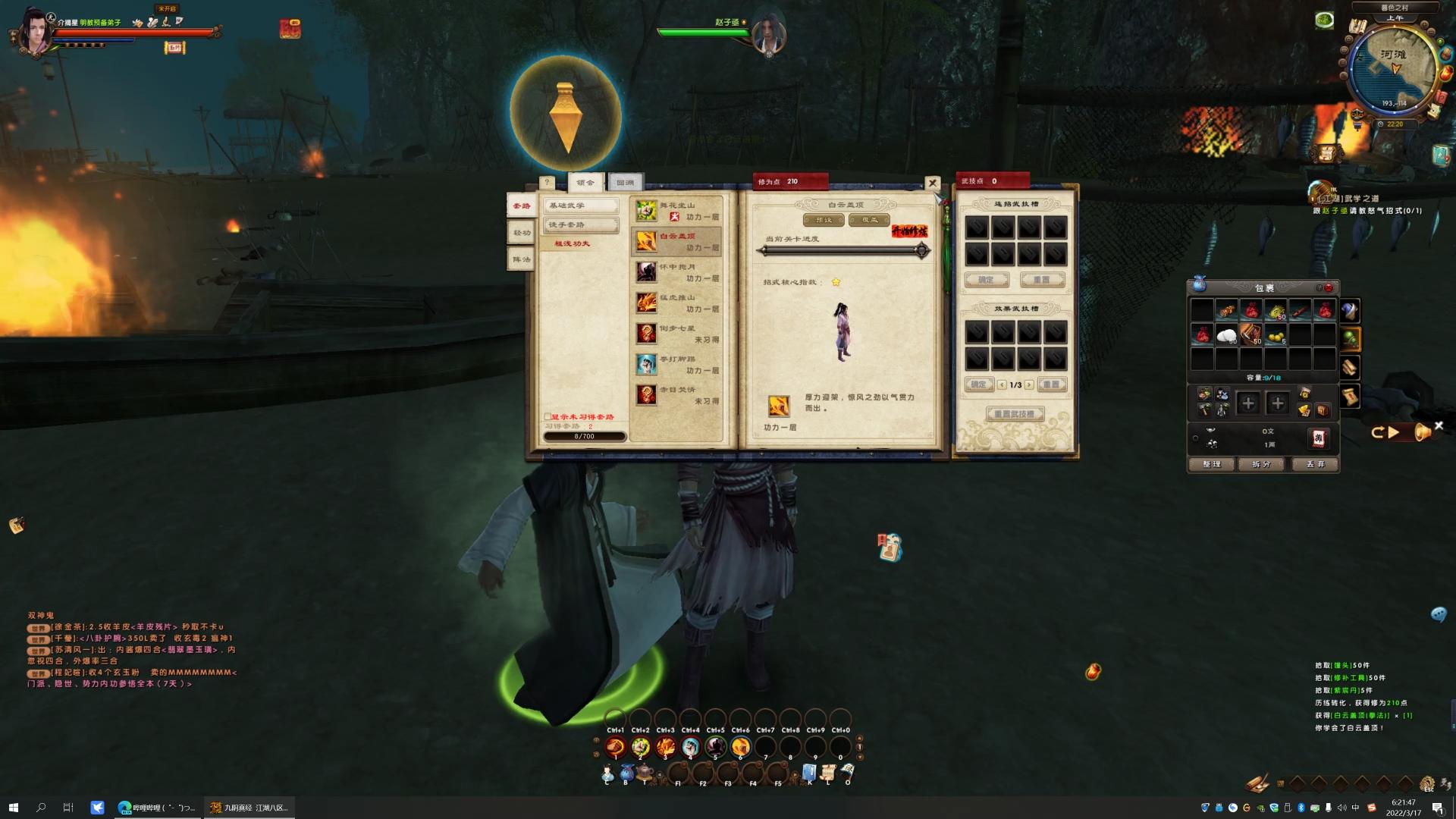Open the 阵法 side tab
1456x819 pixels.
(522, 259)
